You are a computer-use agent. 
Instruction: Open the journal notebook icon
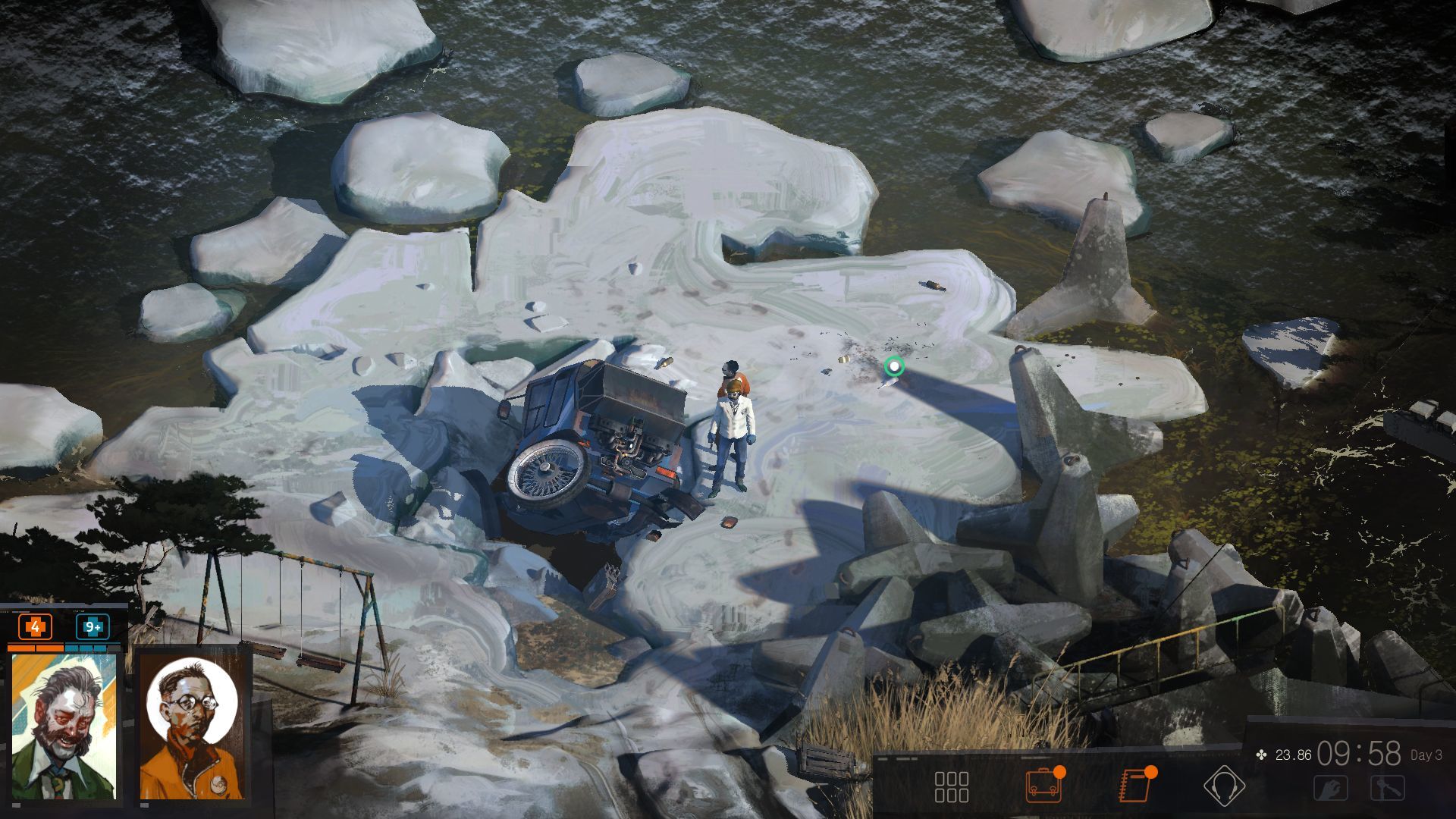(x=1135, y=786)
